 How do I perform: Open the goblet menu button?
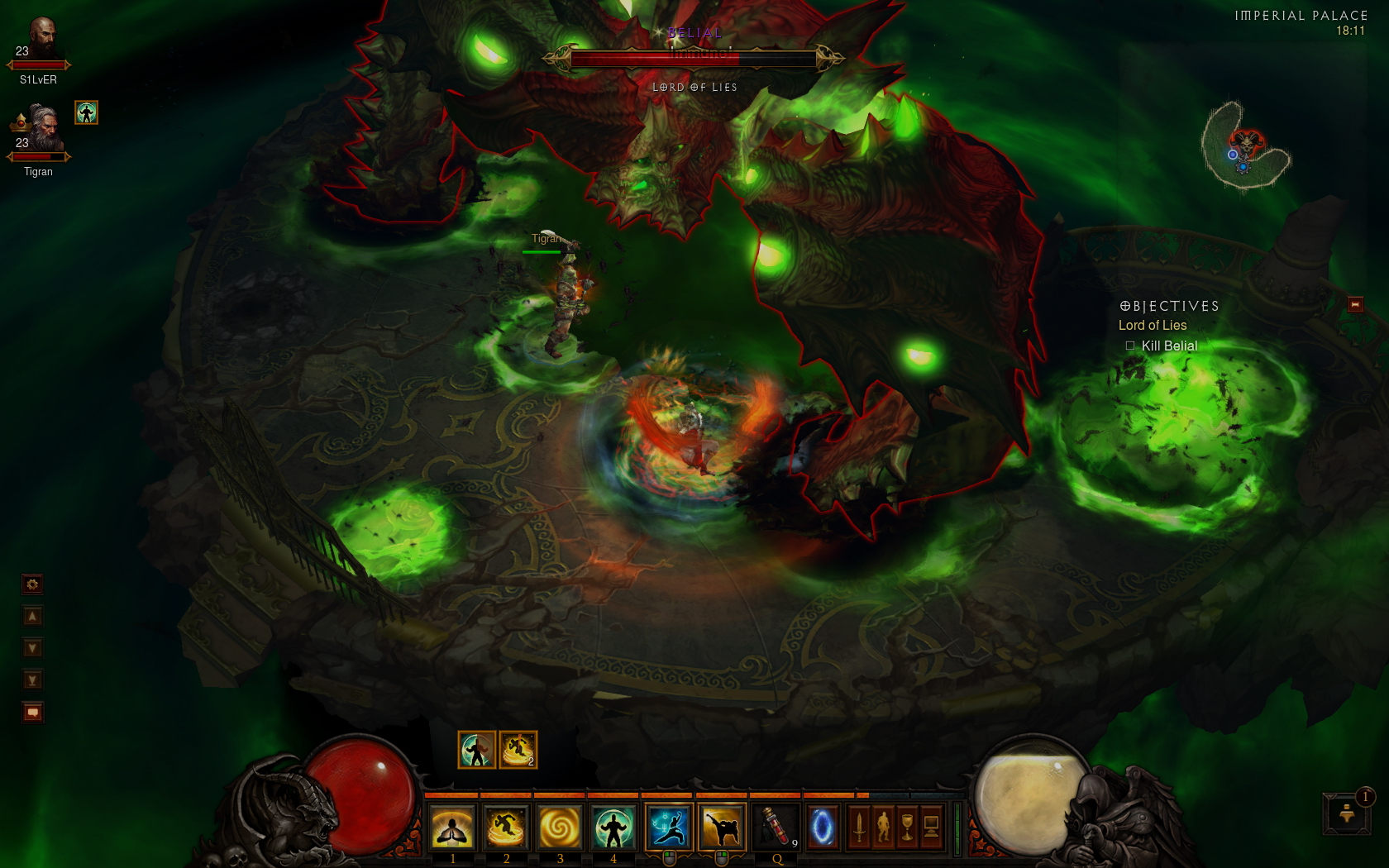[907, 827]
